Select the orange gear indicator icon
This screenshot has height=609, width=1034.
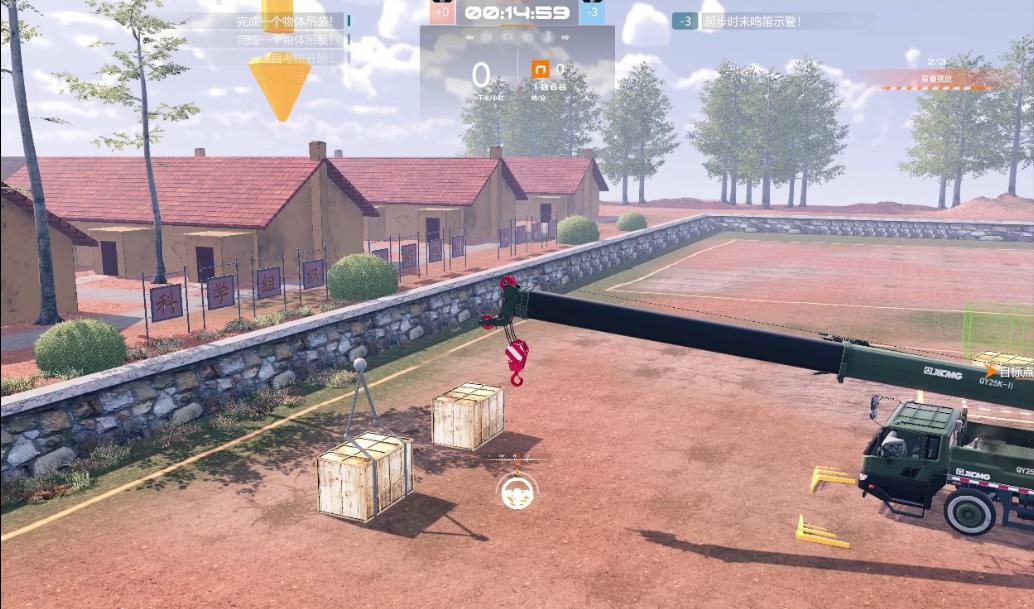(x=540, y=69)
